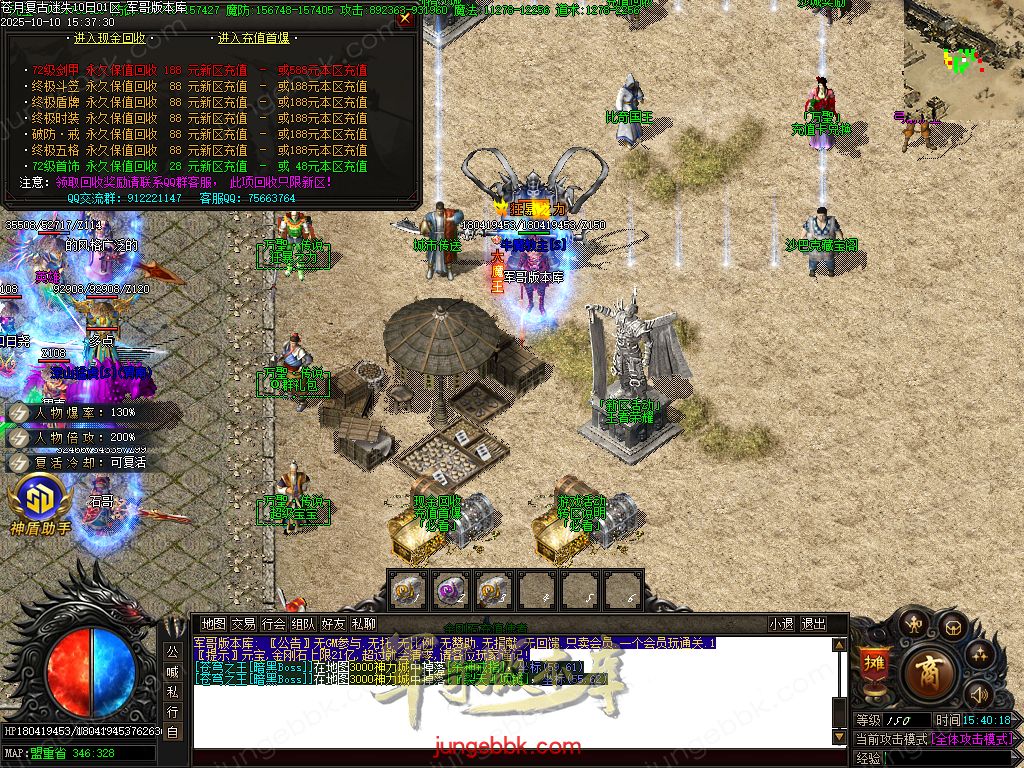Toggle the sound speaker icon

pos(978,693)
